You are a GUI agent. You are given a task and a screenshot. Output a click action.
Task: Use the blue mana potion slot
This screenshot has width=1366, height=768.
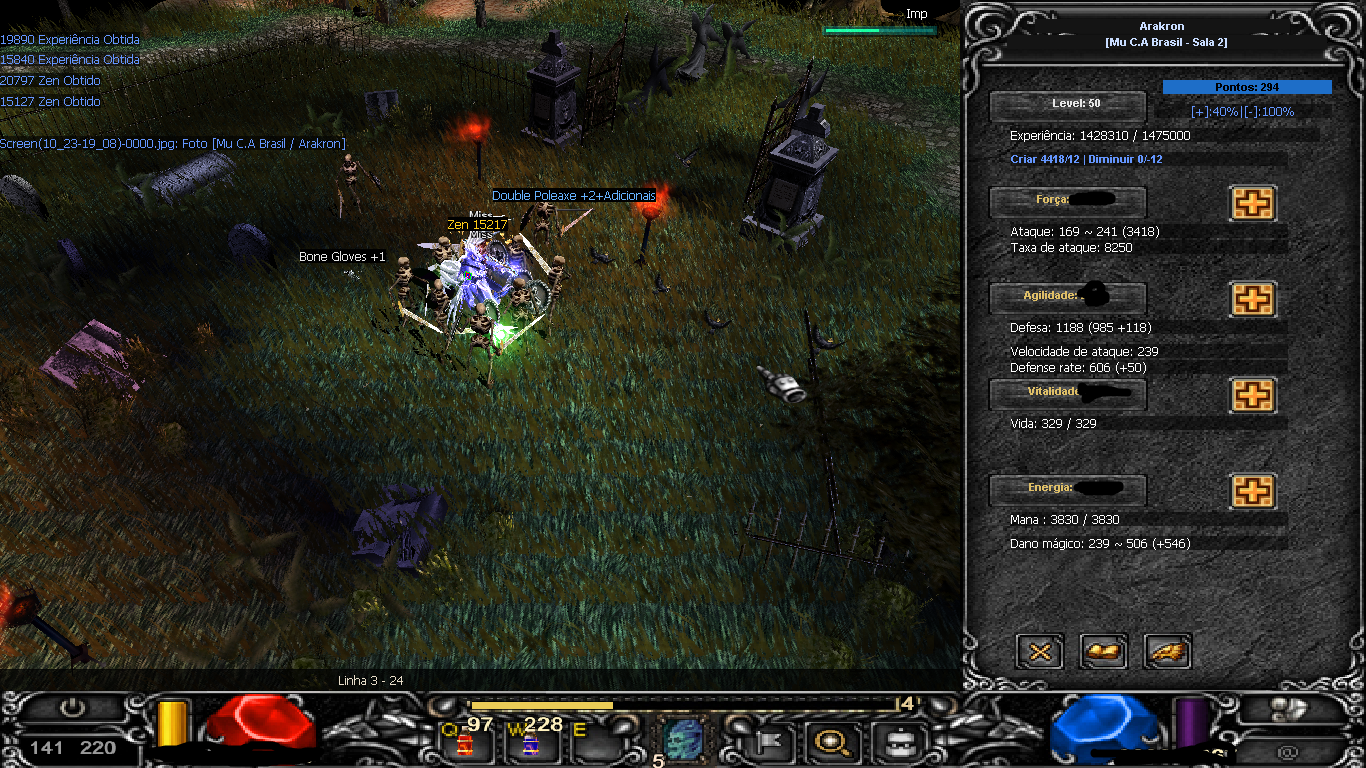pos(530,743)
